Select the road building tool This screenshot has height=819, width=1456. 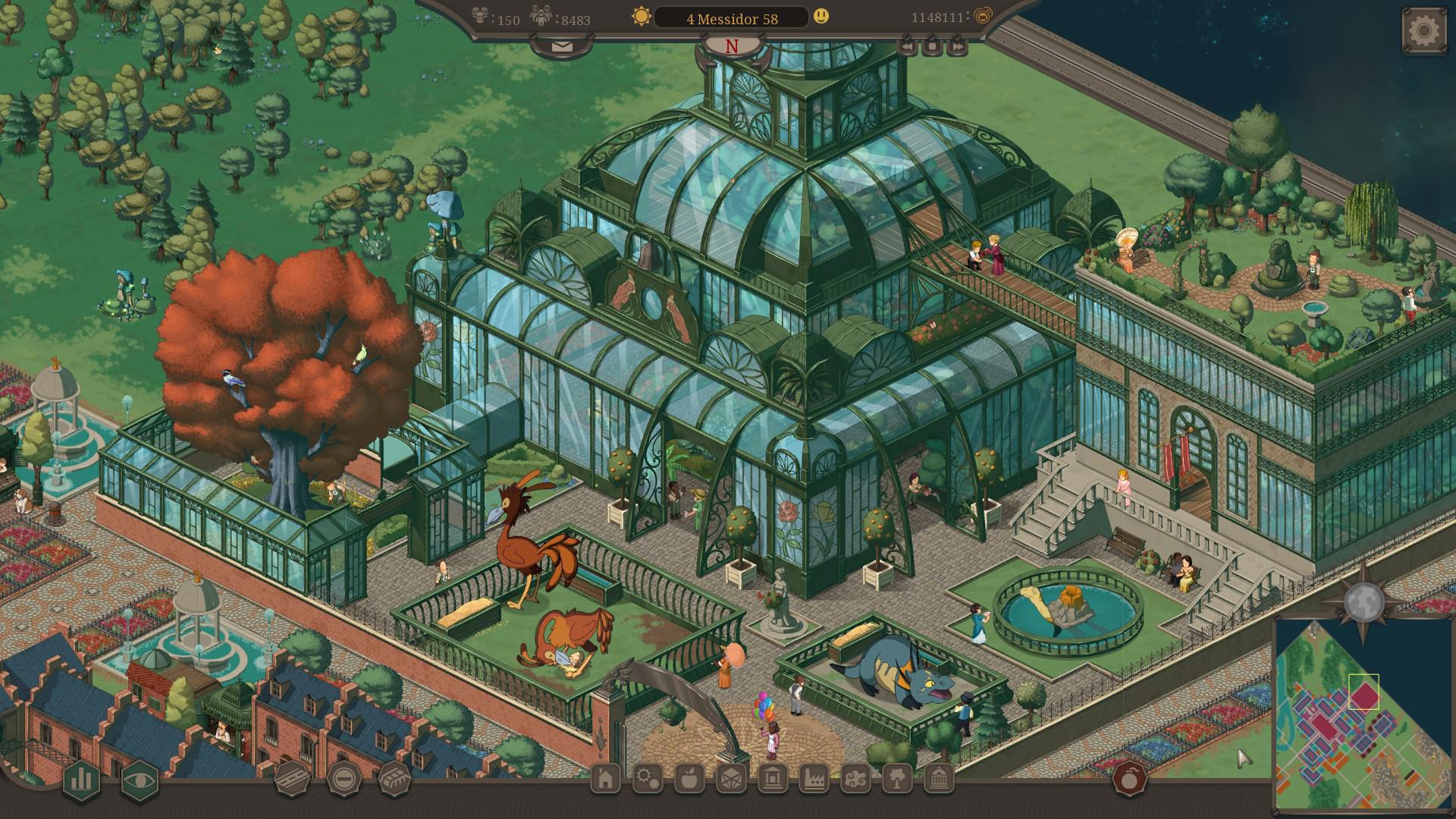[292, 778]
